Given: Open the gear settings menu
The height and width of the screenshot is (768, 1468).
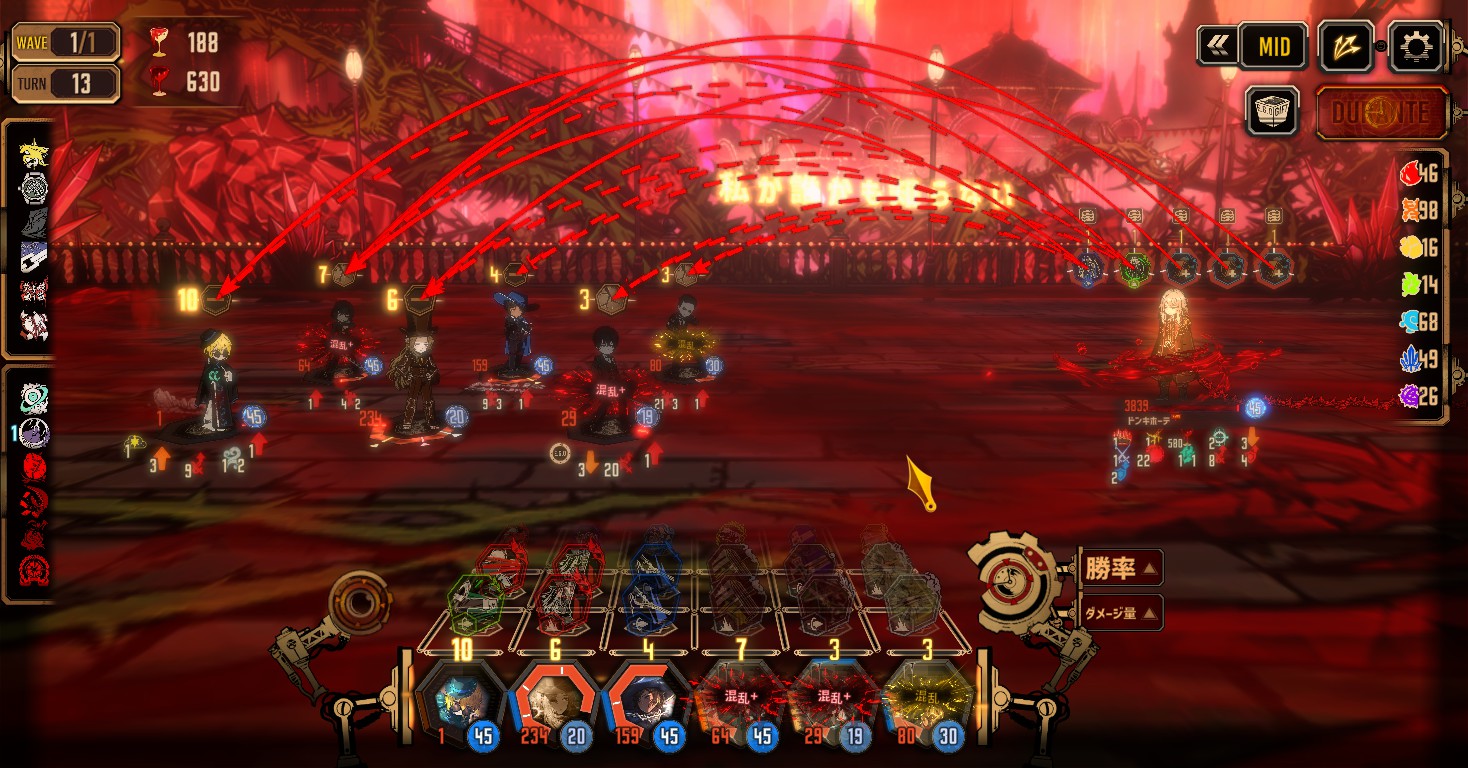Looking at the screenshot, I should [1418, 46].
